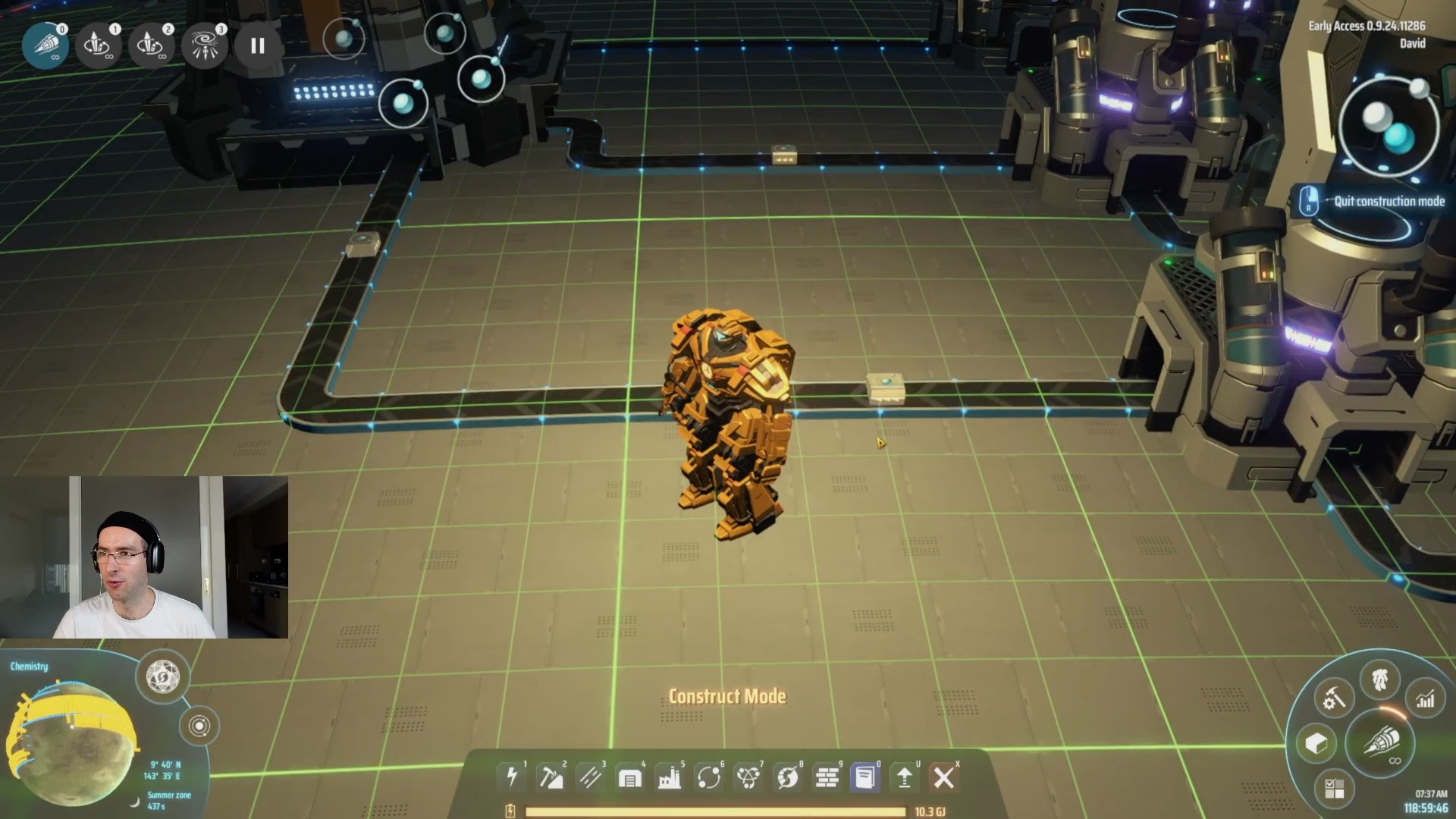The height and width of the screenshot is (819, 1456).
Task: Activate the upgrade arrow tool
Action: [905, 777]
